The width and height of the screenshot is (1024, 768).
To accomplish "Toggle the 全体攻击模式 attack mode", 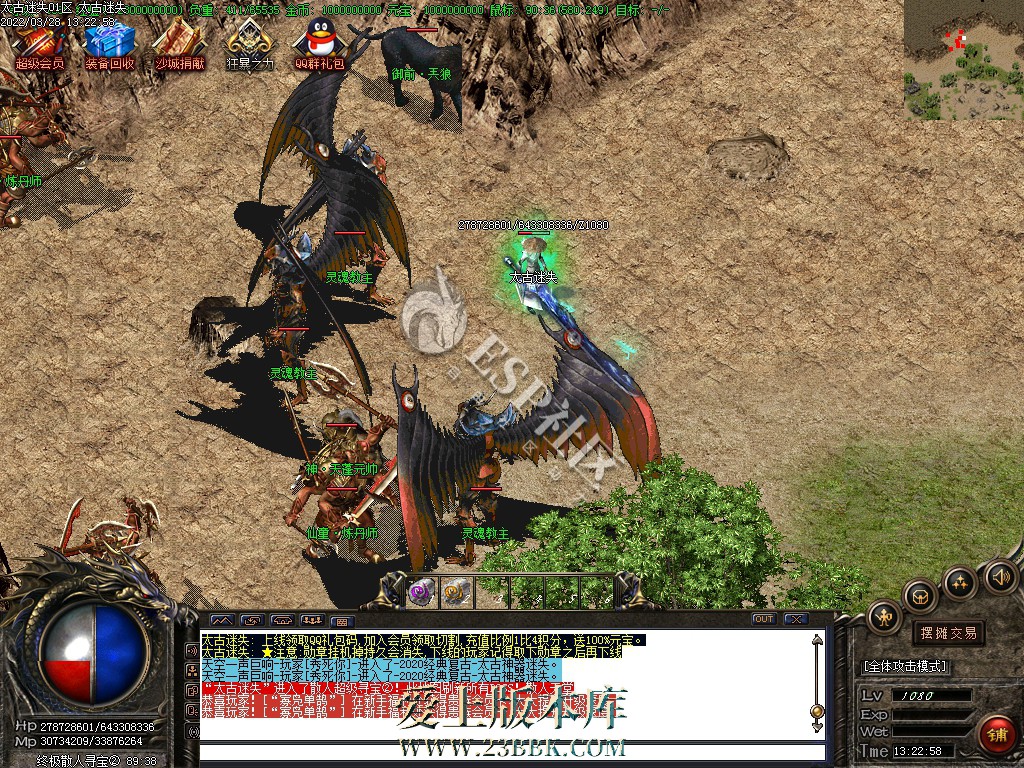I will pos(905,666).
